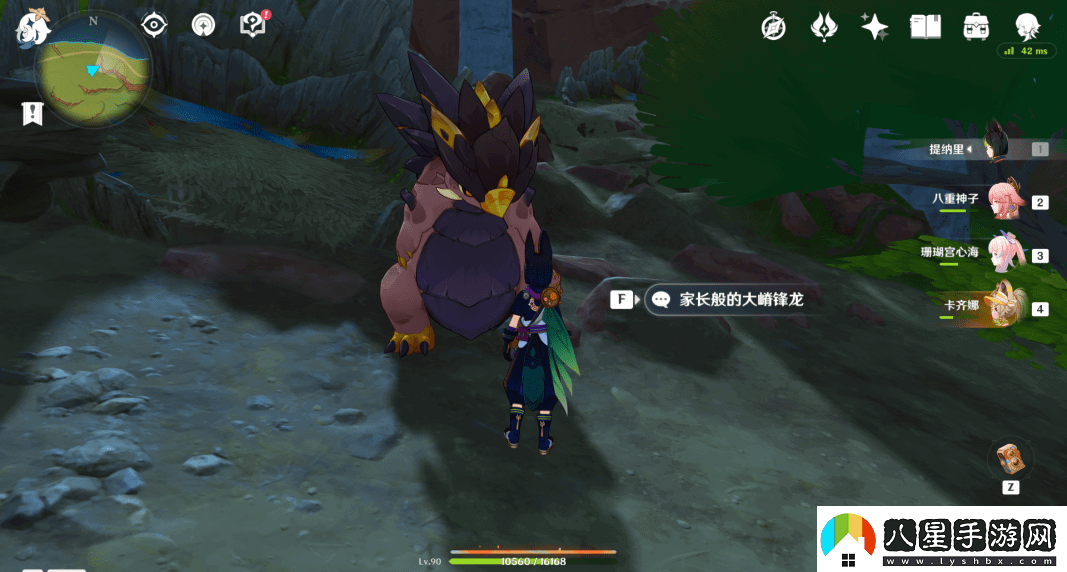
Task: Click the exclamation banner icon
Action: [33, 113]
